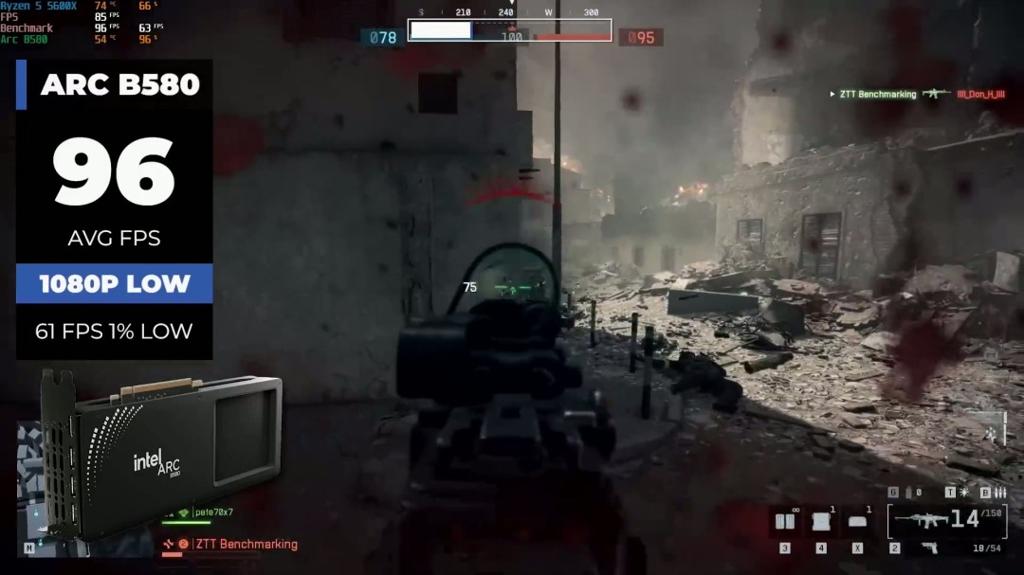The width and height of the screenshot is (1024, 575).
Task: Click the 1080P LOW settings banner
Action: click(x=114, y=283)
